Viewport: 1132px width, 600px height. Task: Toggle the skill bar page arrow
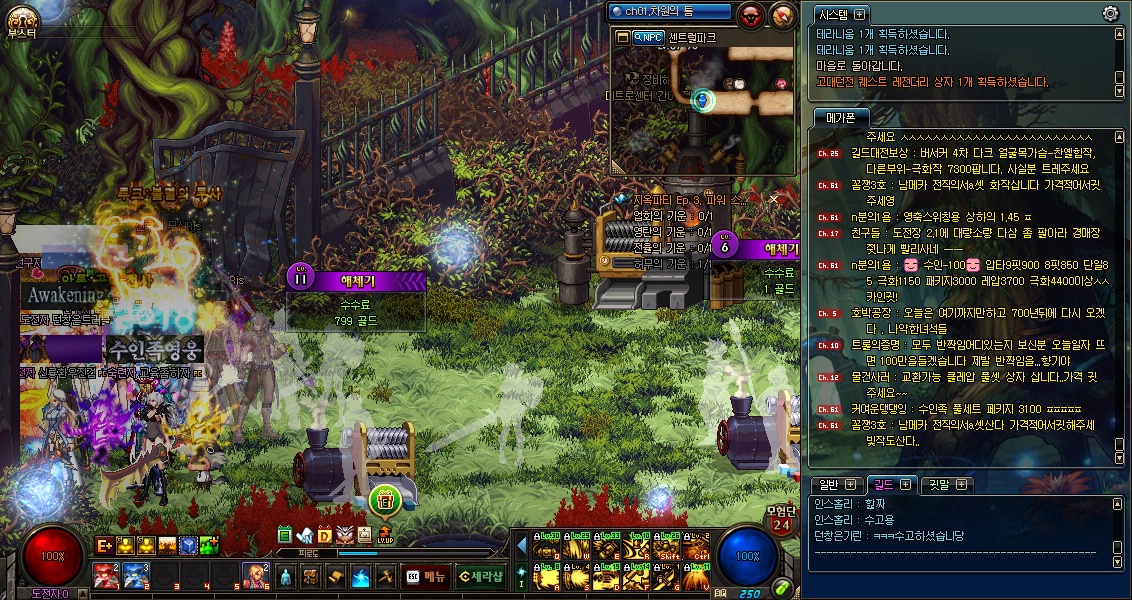(x=521, y=545)
